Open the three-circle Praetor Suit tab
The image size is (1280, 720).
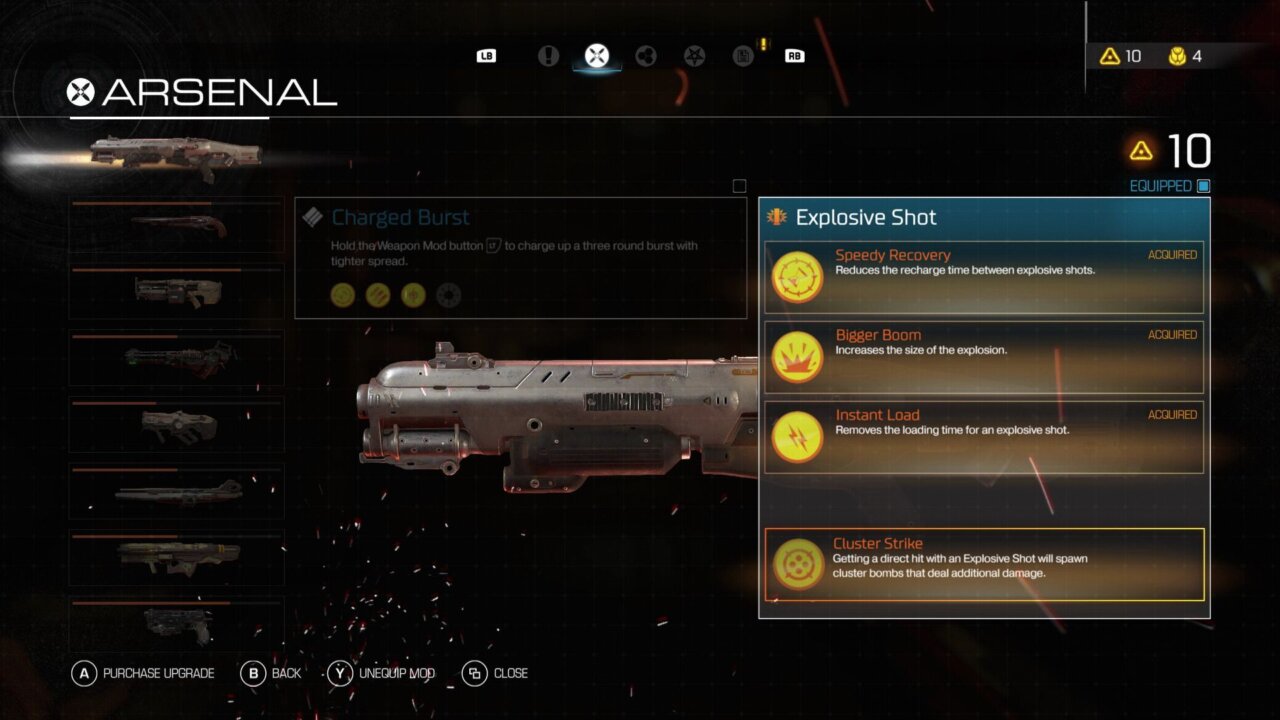645,56
